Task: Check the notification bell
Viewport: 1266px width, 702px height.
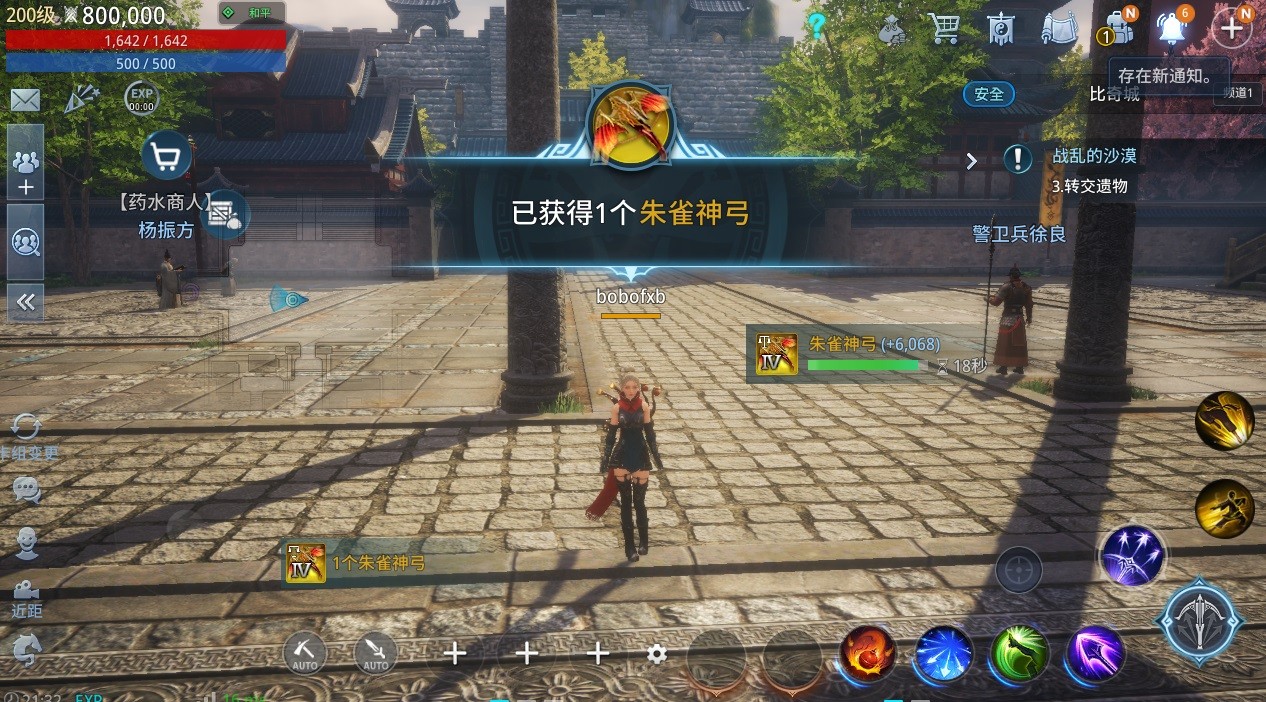Action: point(1171,29)
